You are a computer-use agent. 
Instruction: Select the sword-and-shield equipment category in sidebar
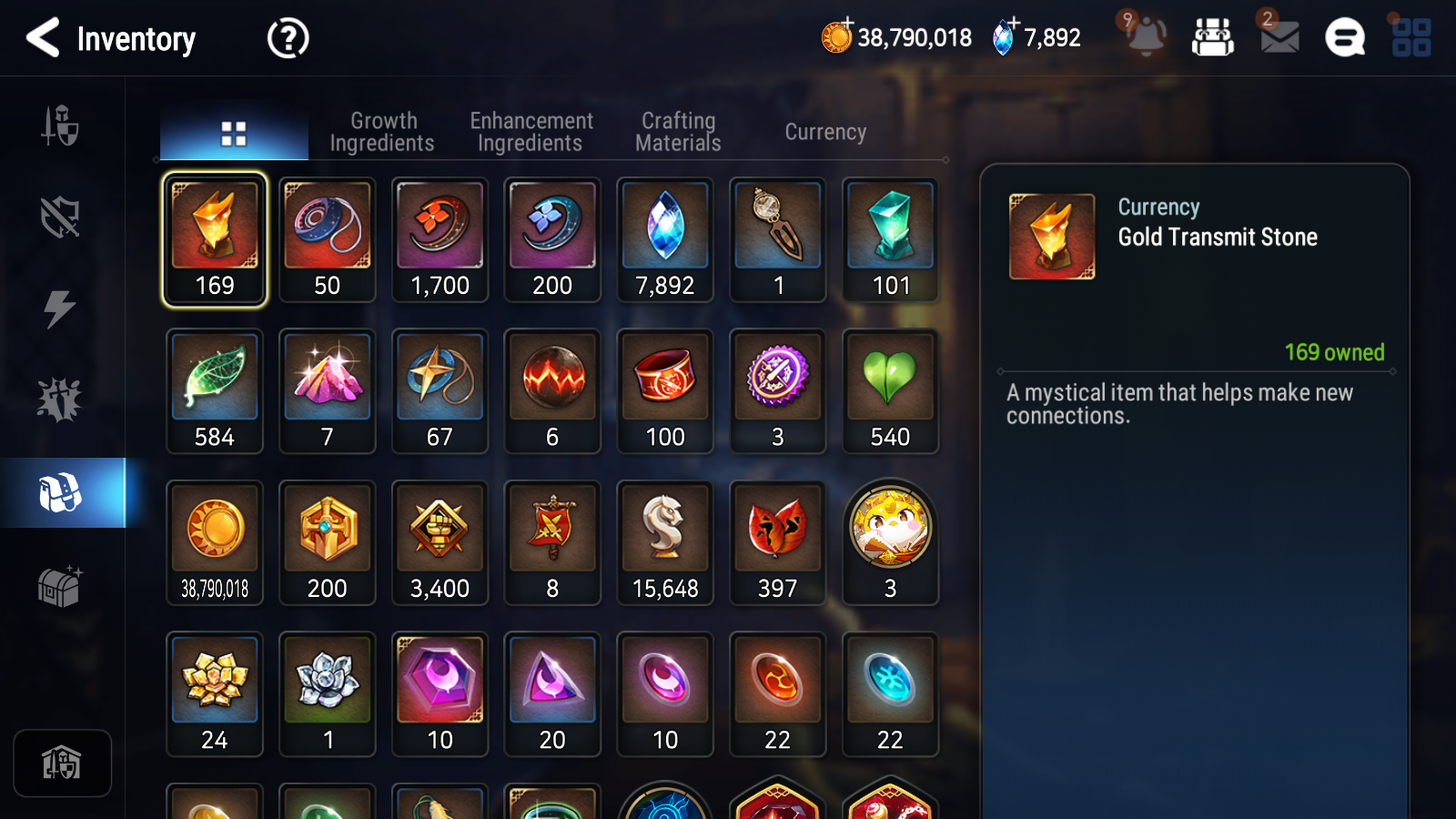[x=60, y=127]
